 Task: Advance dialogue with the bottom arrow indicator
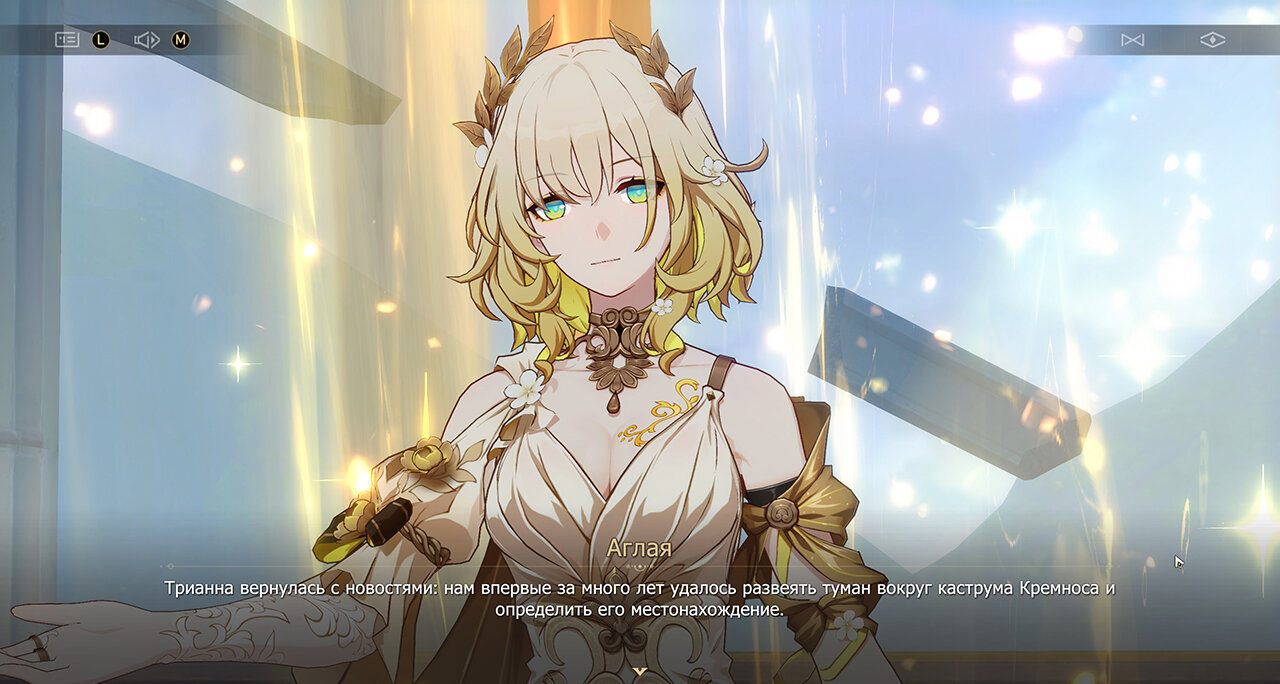[x=640, y=672]
